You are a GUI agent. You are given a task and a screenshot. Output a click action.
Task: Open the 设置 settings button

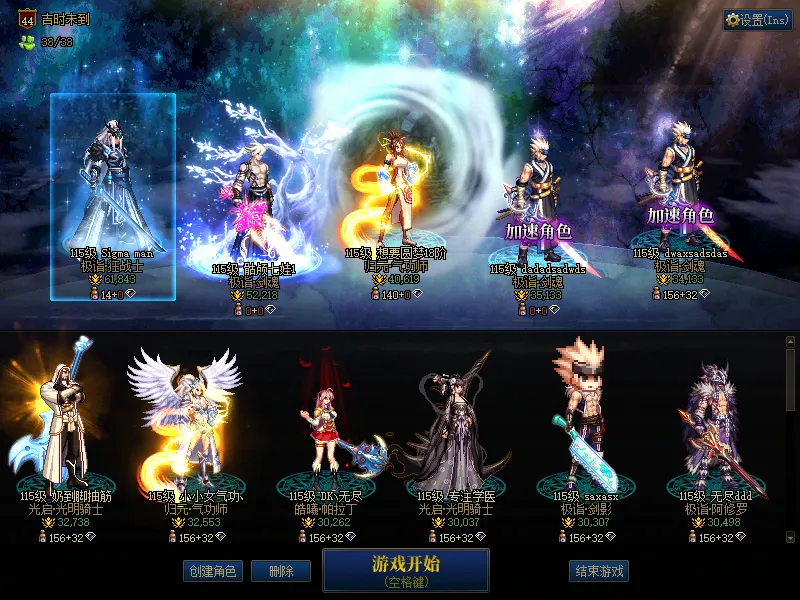(x=757, y=20)
